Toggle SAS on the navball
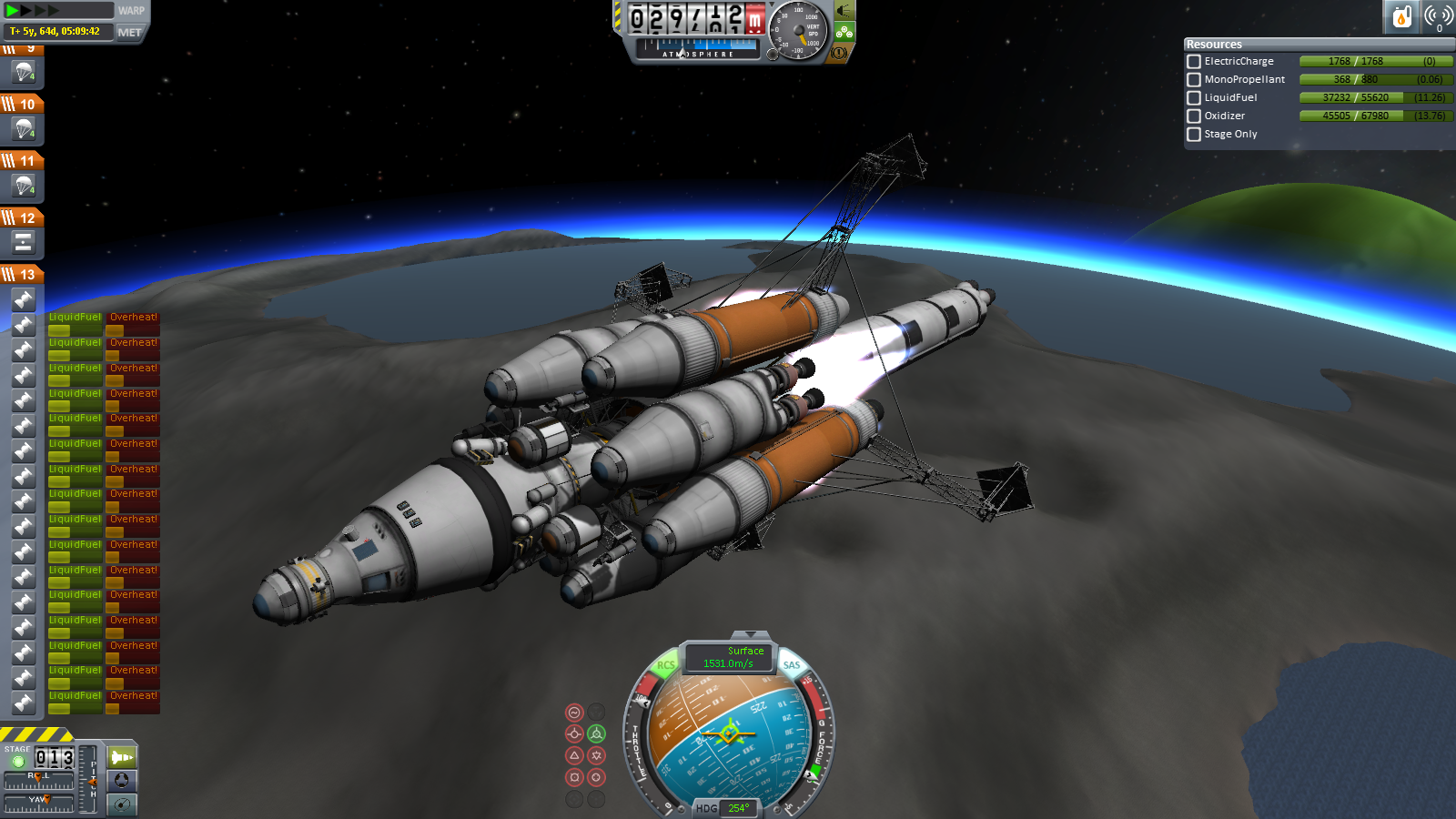 (790, 666)
